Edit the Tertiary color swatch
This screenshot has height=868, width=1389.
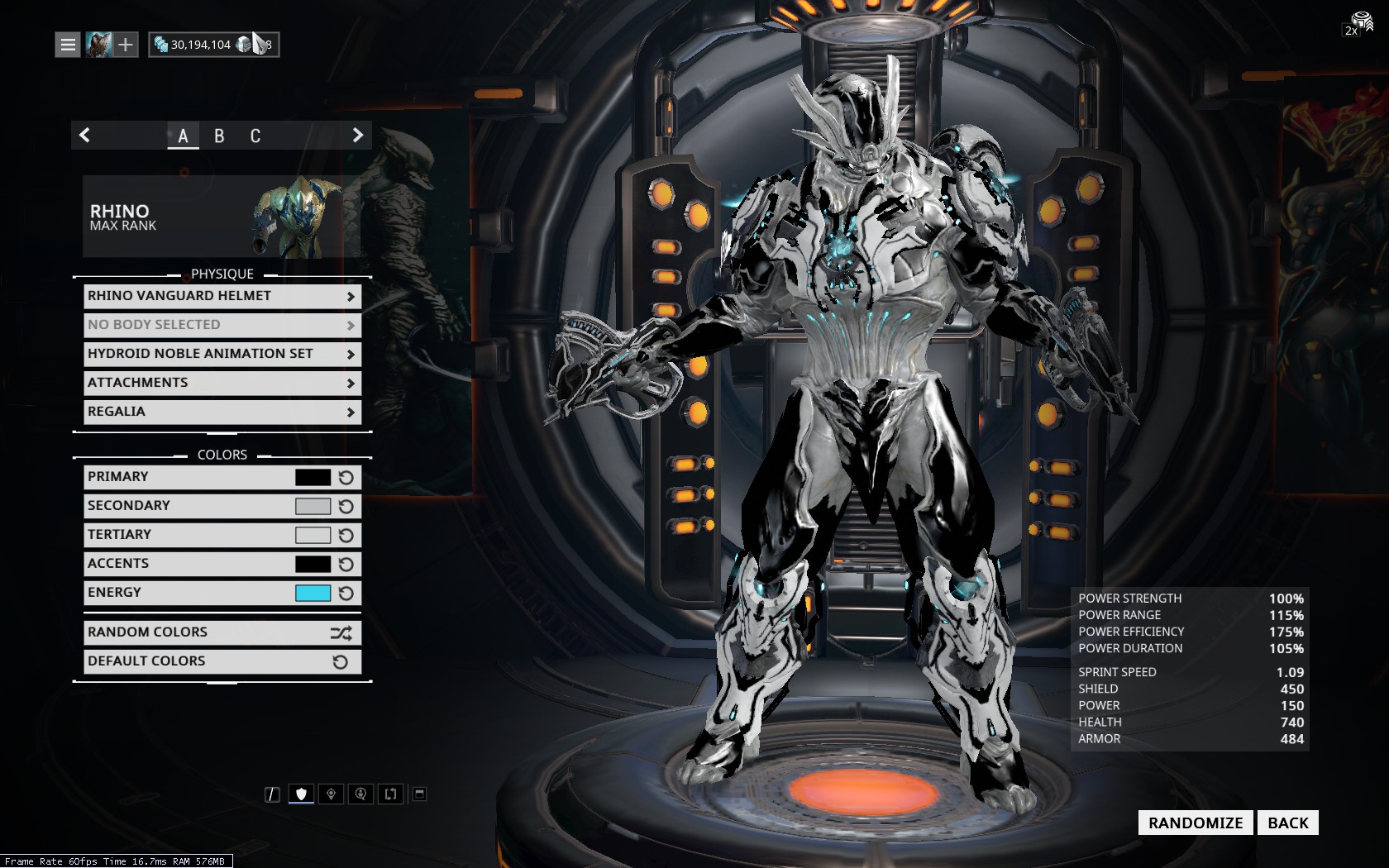pos(313,535)
